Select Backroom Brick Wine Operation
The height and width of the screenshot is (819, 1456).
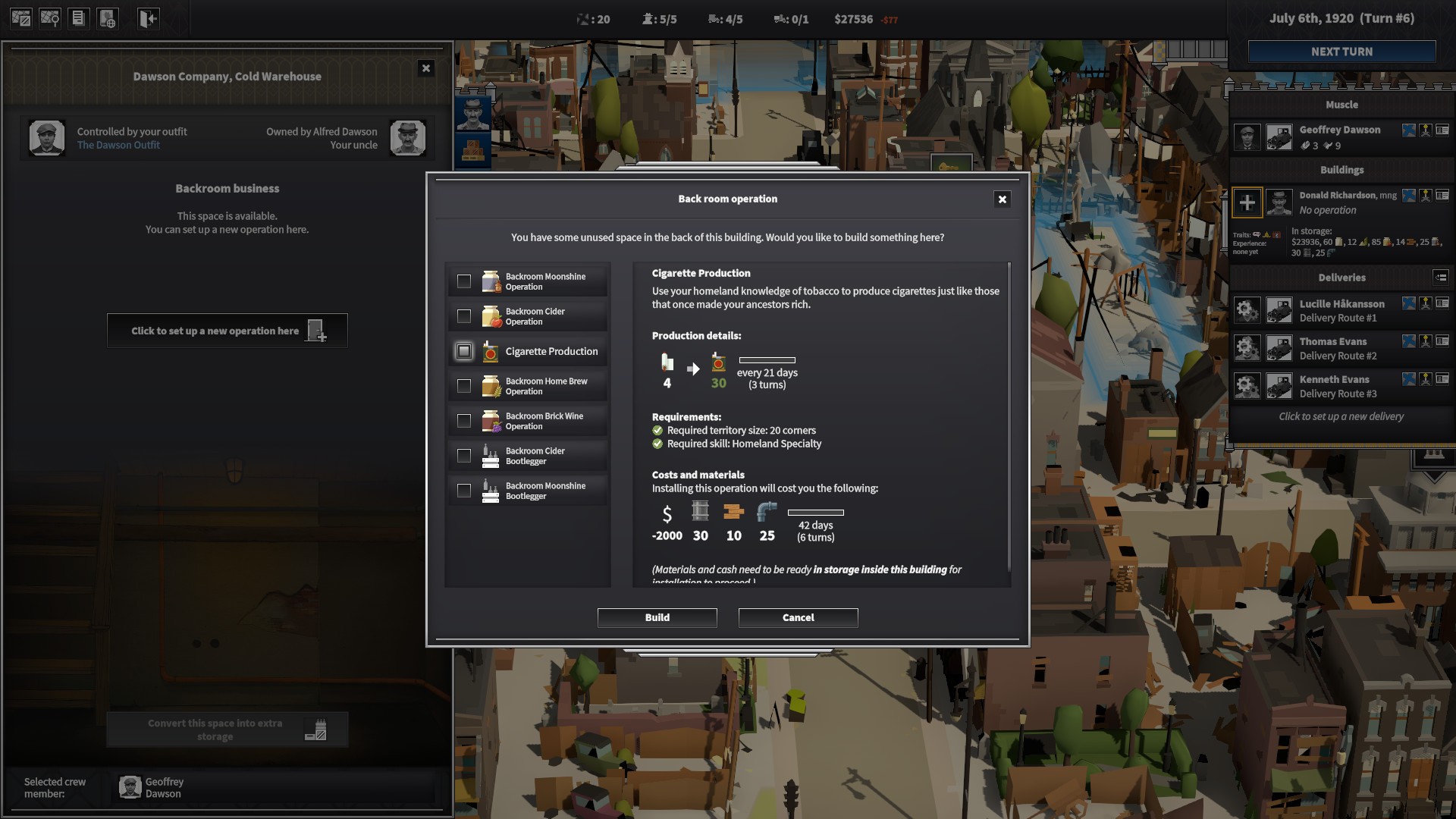(x=464, y=421)
